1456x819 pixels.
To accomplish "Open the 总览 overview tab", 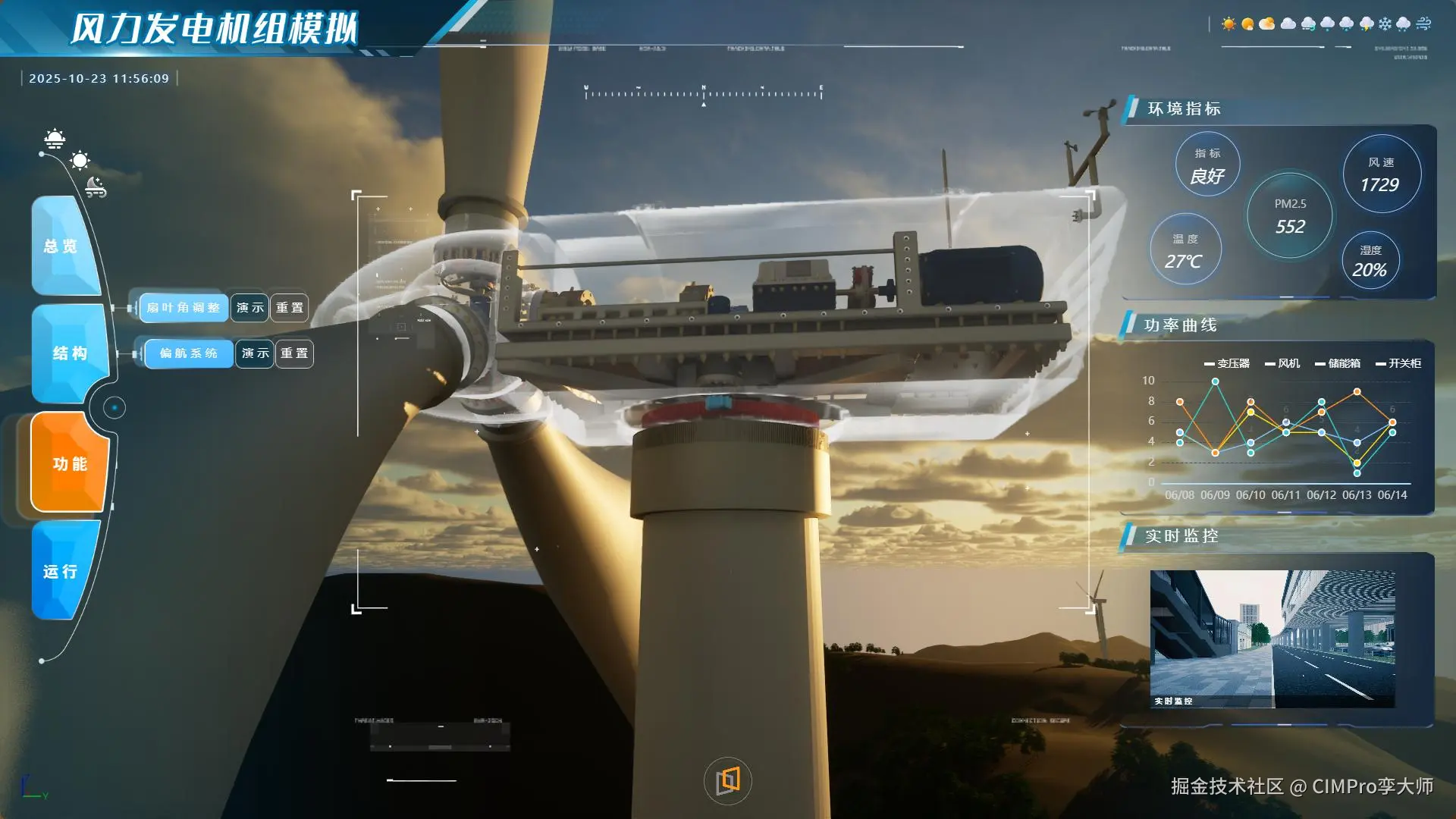I will click(x=62, y=246).
